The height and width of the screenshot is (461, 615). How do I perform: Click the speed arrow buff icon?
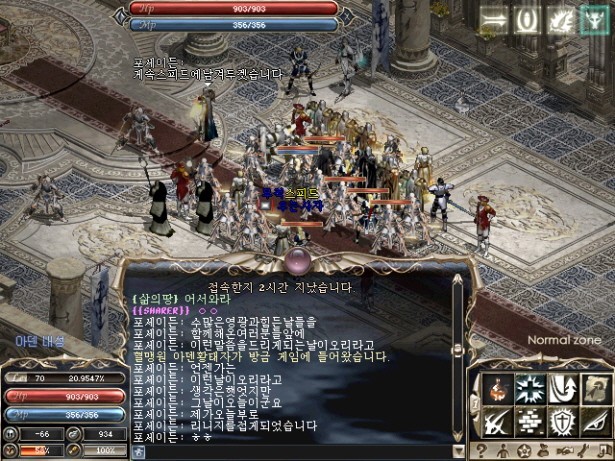494,19
